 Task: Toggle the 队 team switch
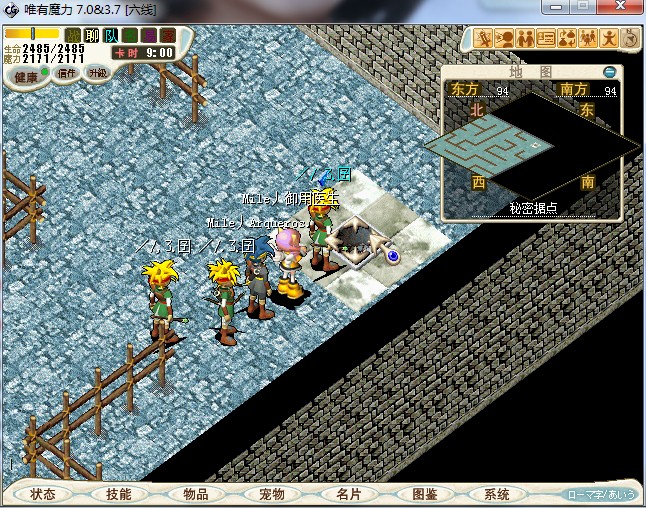110,36
